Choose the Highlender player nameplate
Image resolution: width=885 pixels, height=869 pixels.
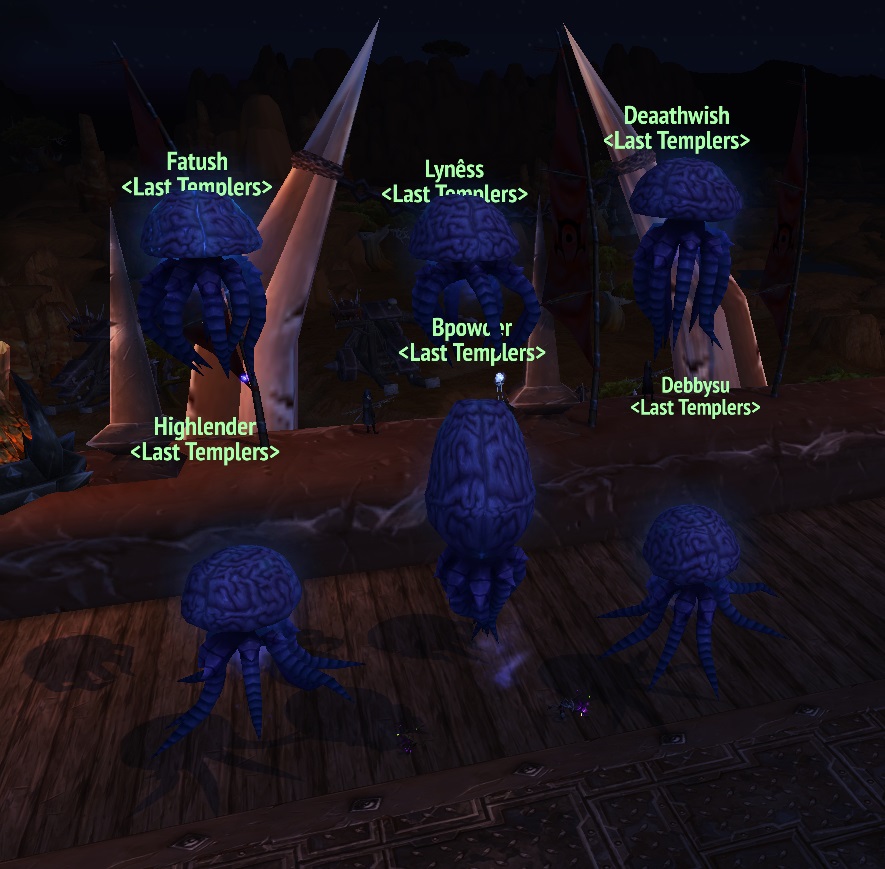[205, 428]
